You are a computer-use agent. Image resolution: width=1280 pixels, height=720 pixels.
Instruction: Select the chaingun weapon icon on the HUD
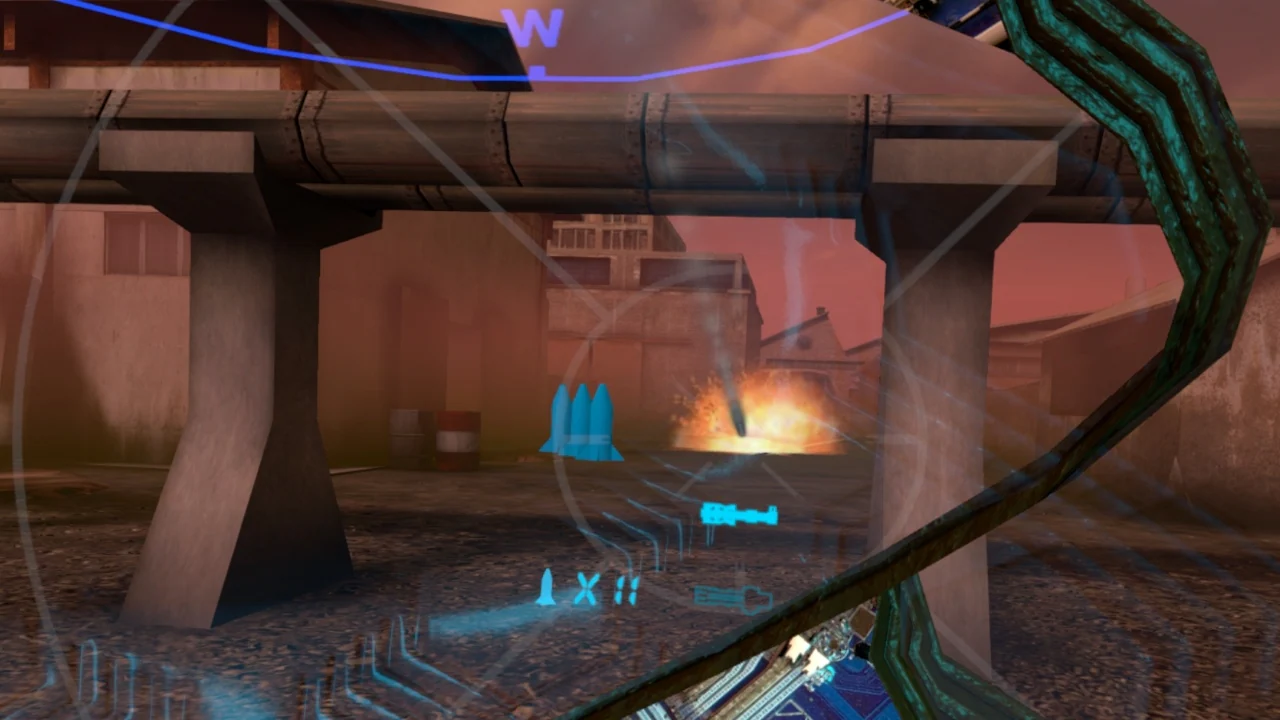pos(740,513)
